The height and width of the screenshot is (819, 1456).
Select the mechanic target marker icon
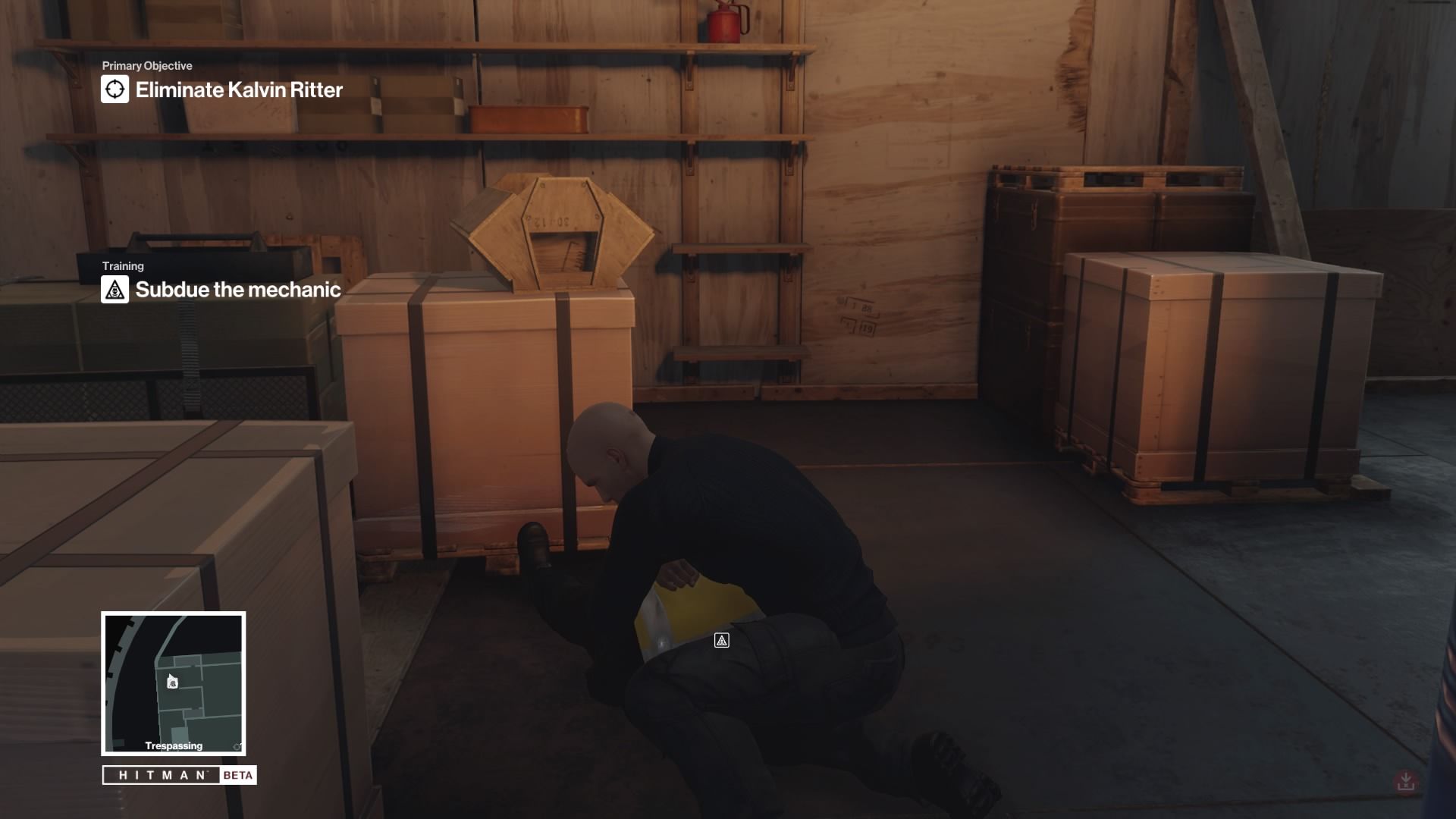click(722, 641)
